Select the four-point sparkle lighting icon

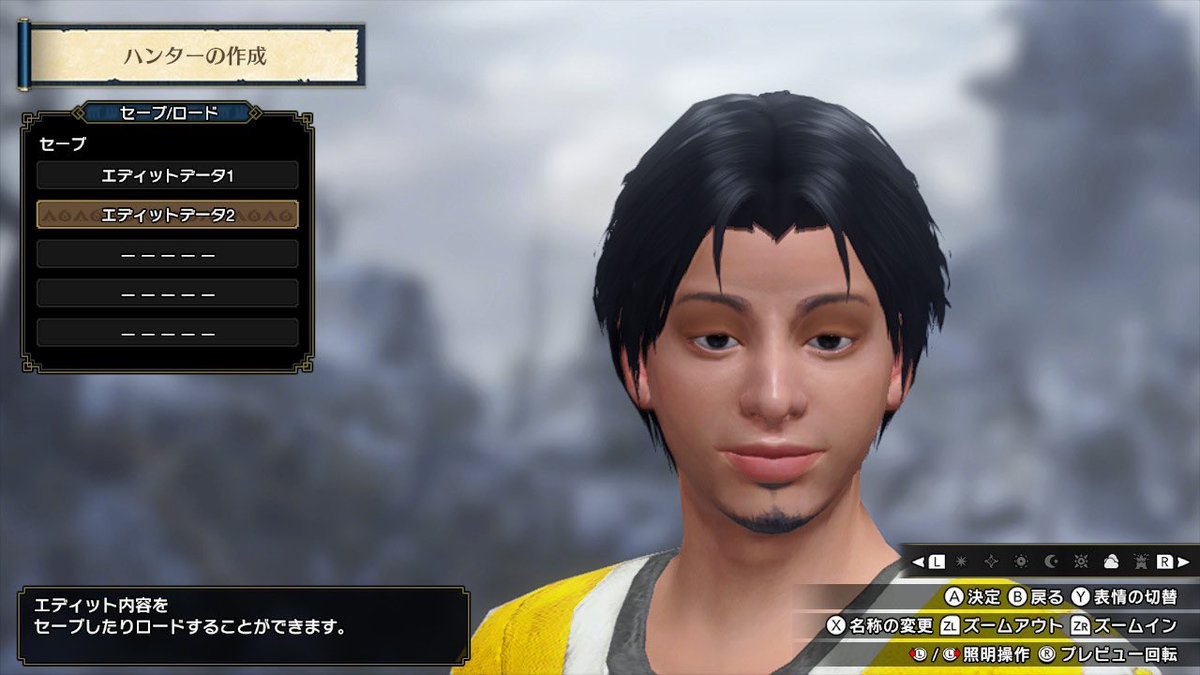(991, 561)
